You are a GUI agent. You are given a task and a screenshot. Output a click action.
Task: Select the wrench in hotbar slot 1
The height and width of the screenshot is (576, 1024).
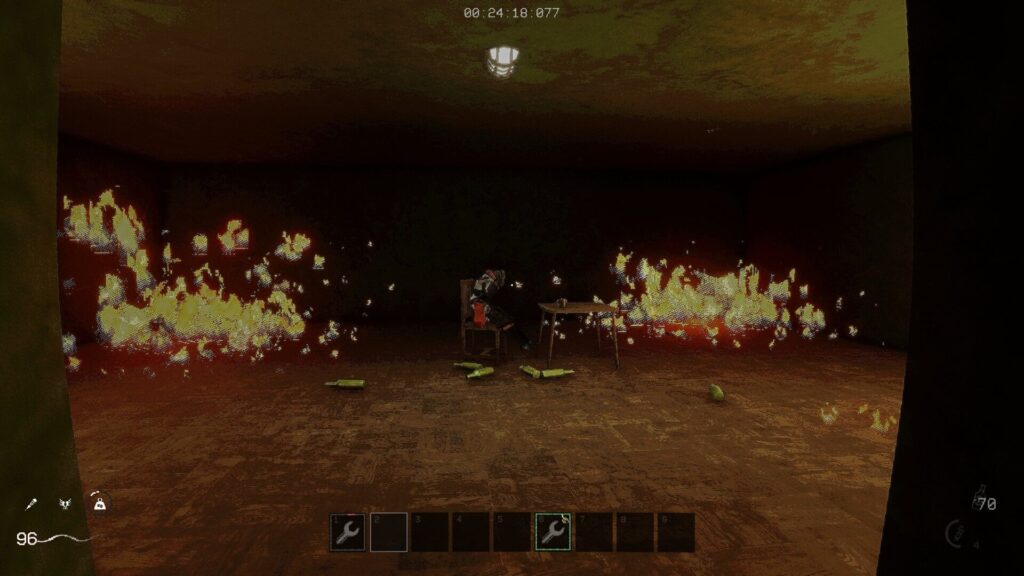(348, 532)
